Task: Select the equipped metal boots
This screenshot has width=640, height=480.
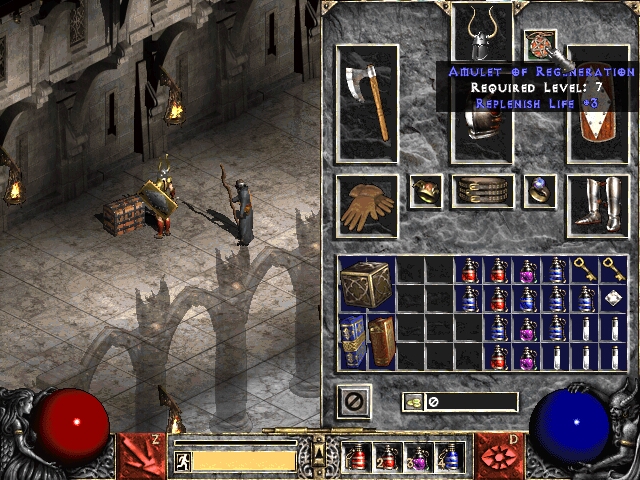Action: click(x=598, y=206)
